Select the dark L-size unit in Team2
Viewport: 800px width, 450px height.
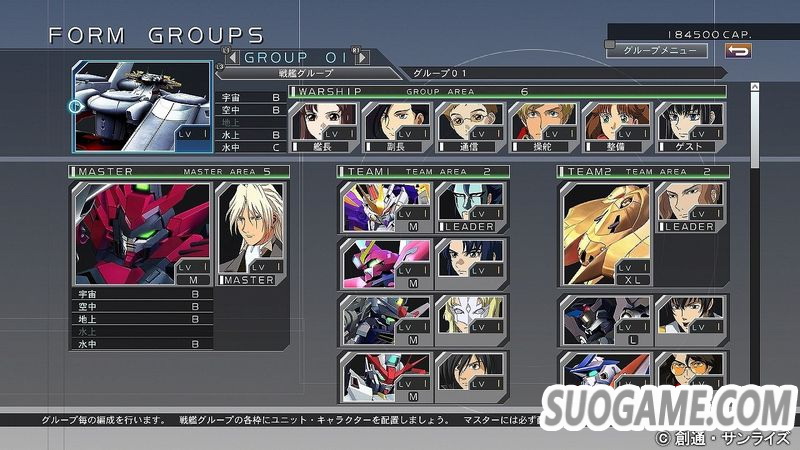606,320
